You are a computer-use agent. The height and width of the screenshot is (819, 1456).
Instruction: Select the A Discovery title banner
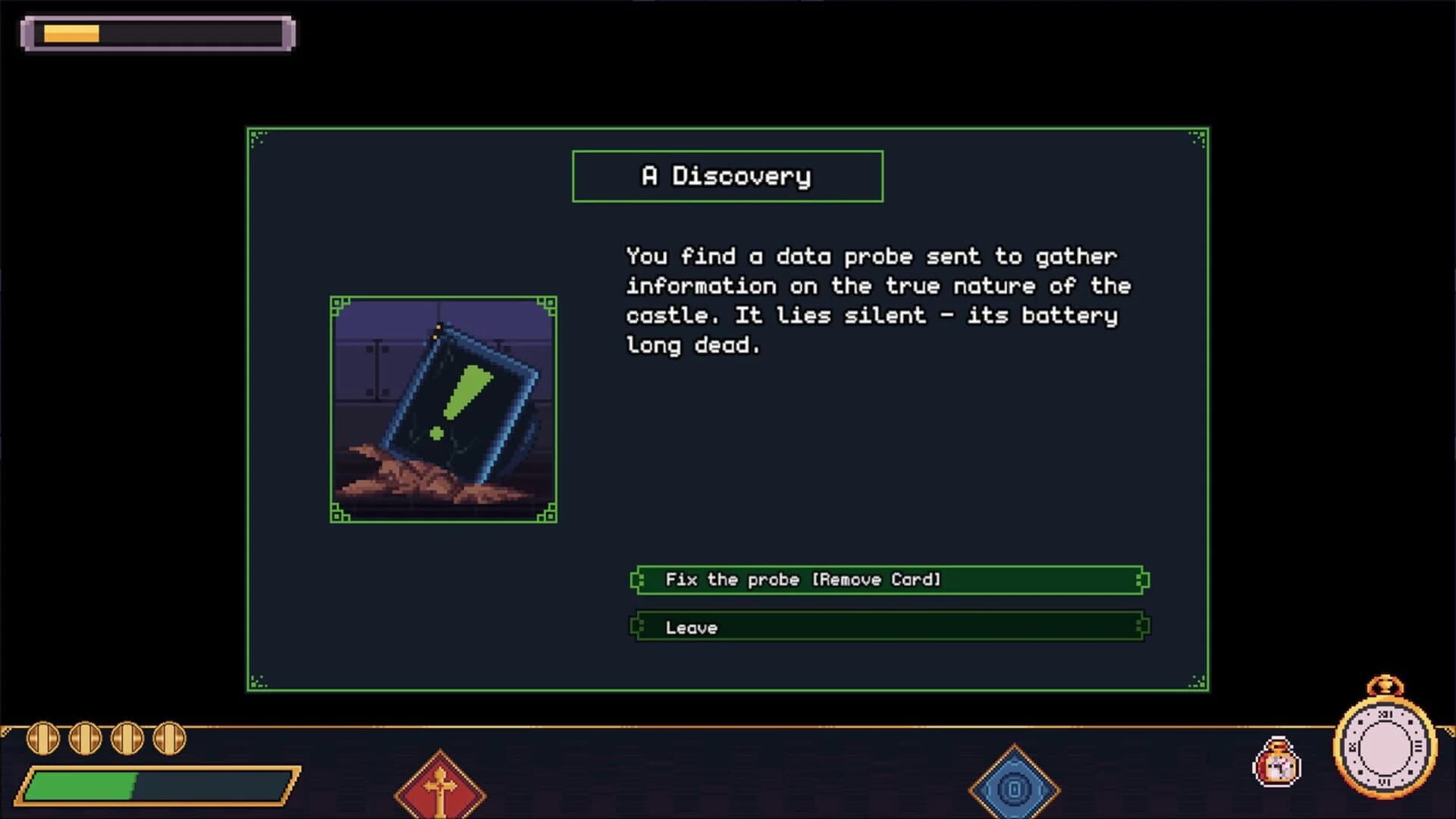(727, 175)
